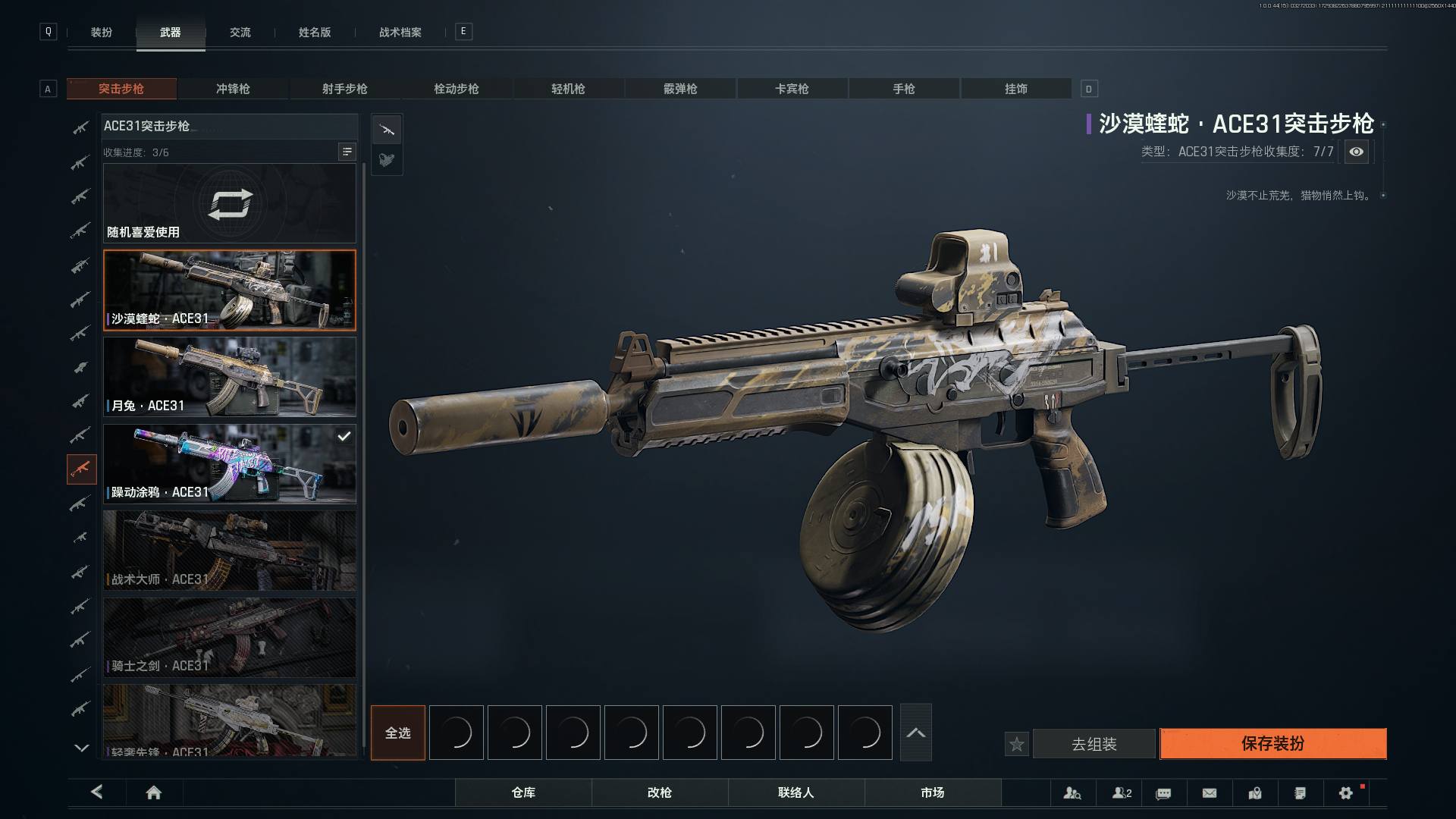Switch to the 装扮 top tab
This screenshot has height=819, width=1456.
click(102, 32)
